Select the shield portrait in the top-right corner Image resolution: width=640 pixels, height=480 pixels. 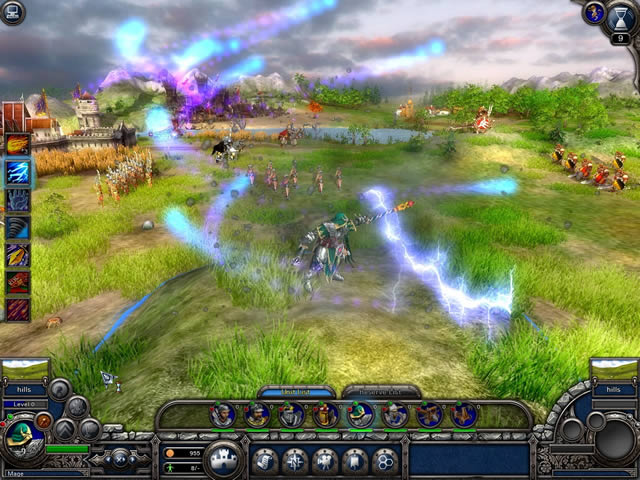pos(595,13)
